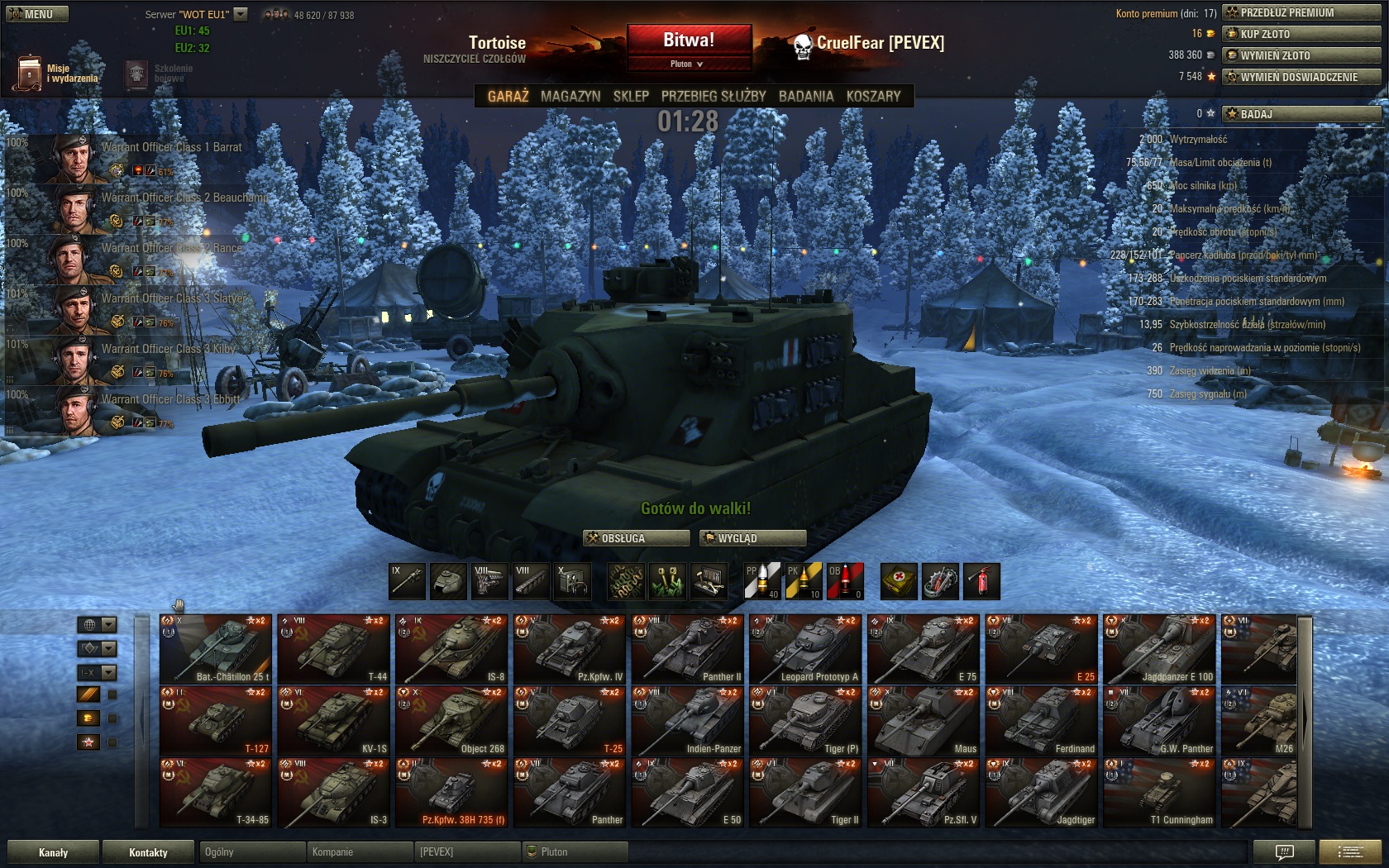Go to the BADANIA tab
This screenshot has width=1389, height=868.
point(805,96)
